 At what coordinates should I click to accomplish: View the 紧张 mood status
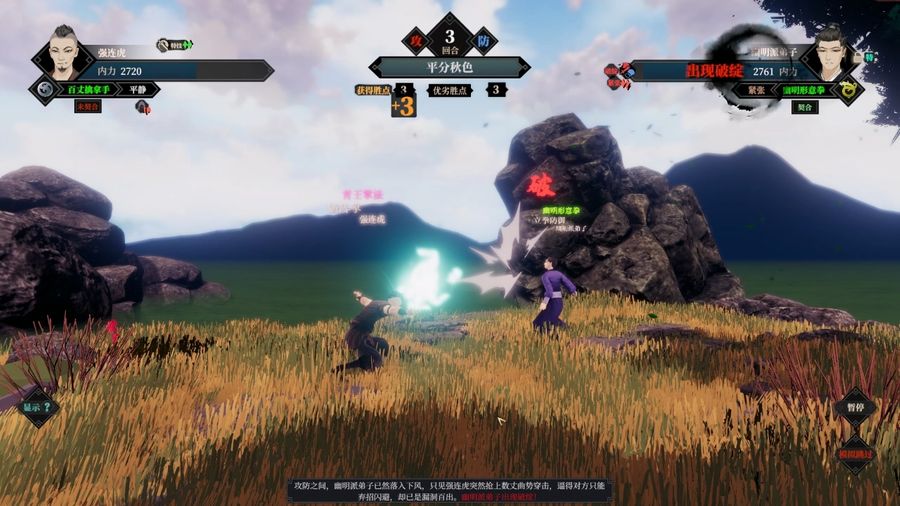click(x=755, y=90)
